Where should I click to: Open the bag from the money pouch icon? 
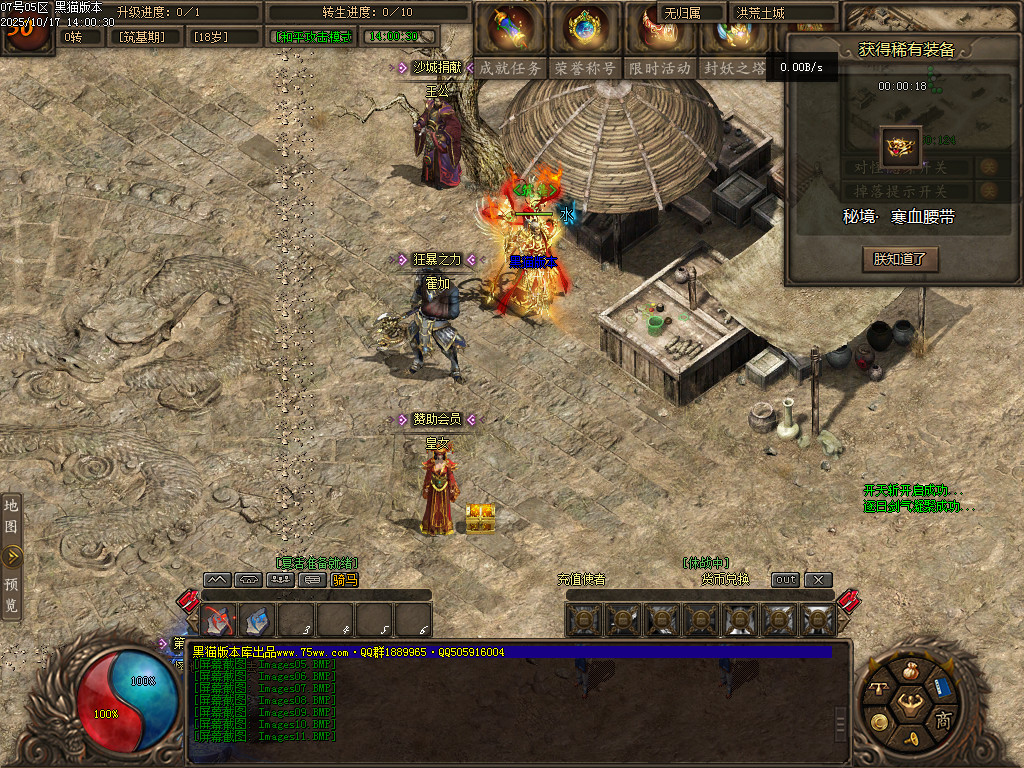pyautogui.click(x=909, y=671)
